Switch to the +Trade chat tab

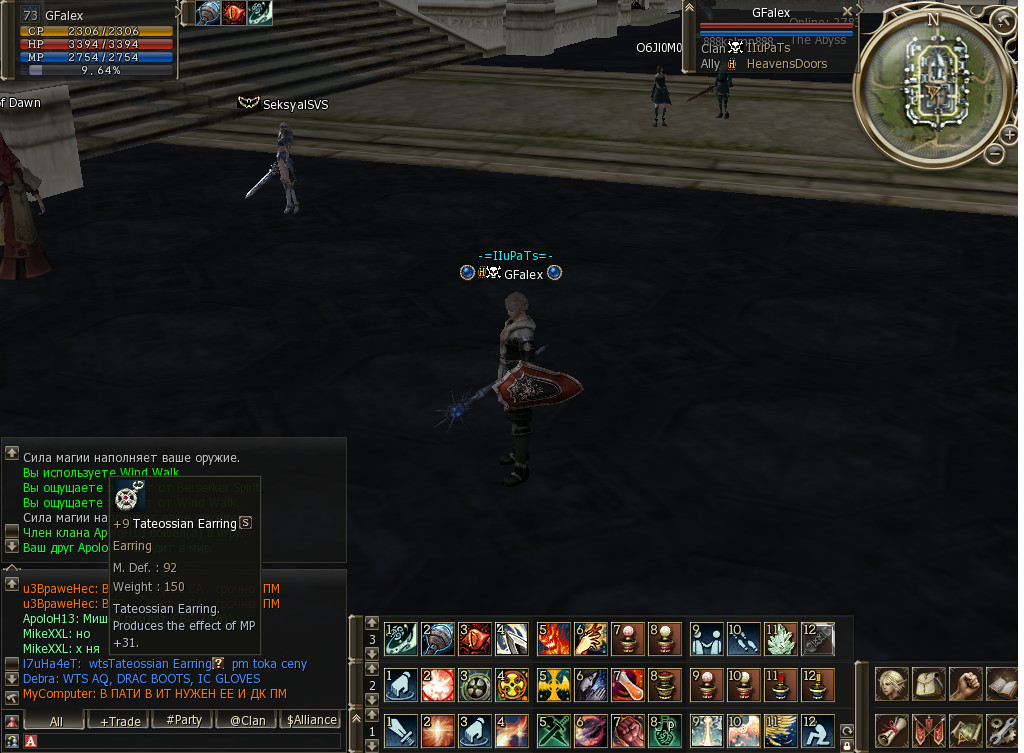[x=121, y=720]
